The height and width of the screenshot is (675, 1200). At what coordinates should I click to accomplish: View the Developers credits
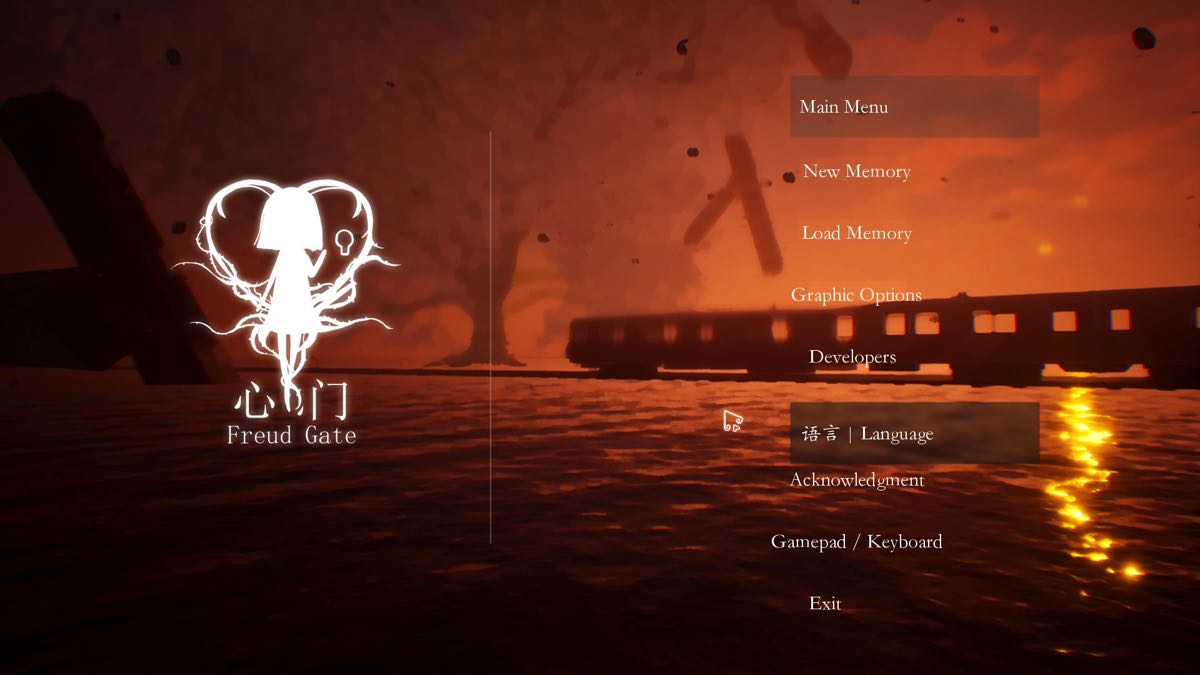pos(852,357)
